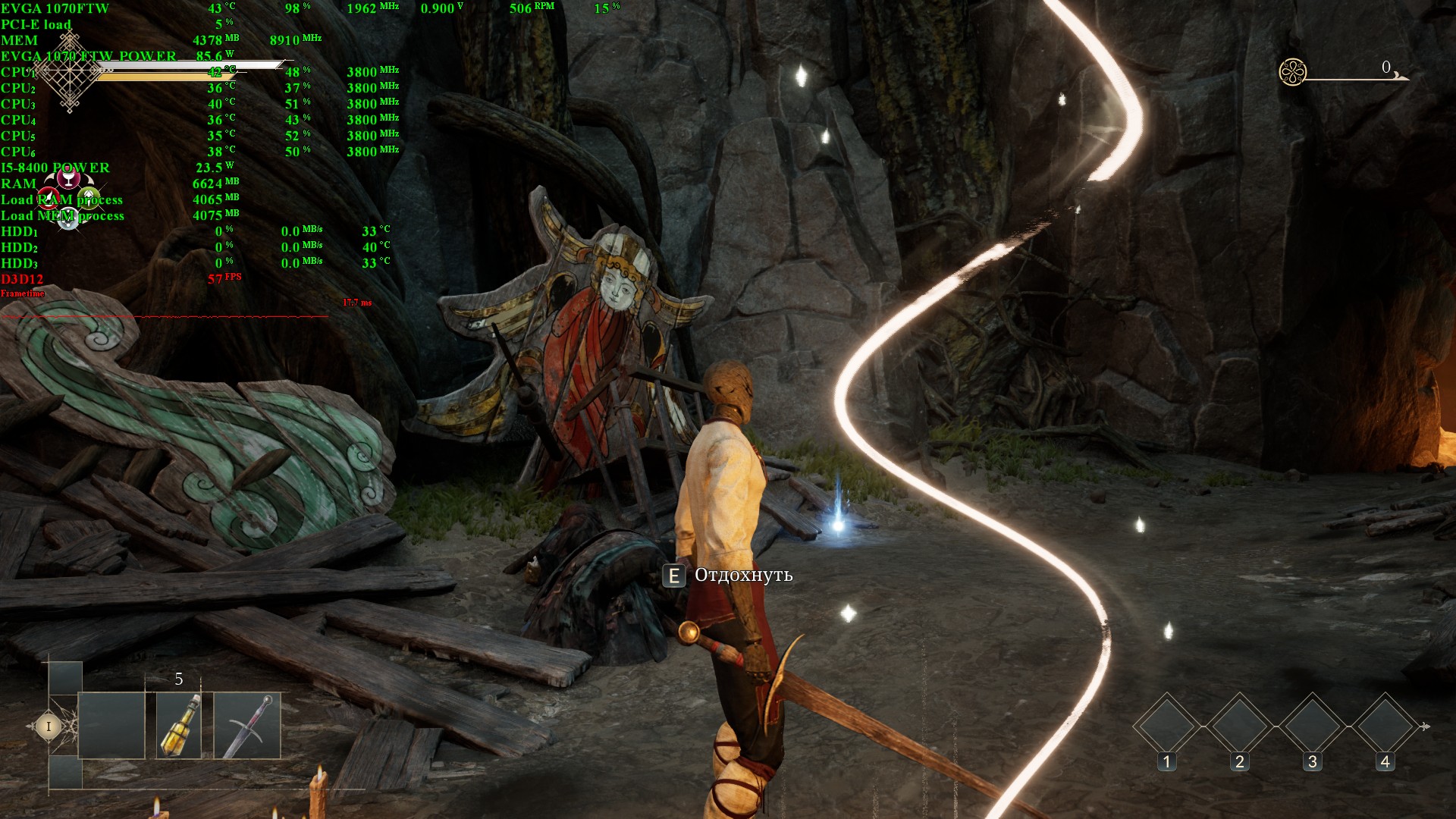
Task: Select the sword weapon slot
Action: (247, 725)
